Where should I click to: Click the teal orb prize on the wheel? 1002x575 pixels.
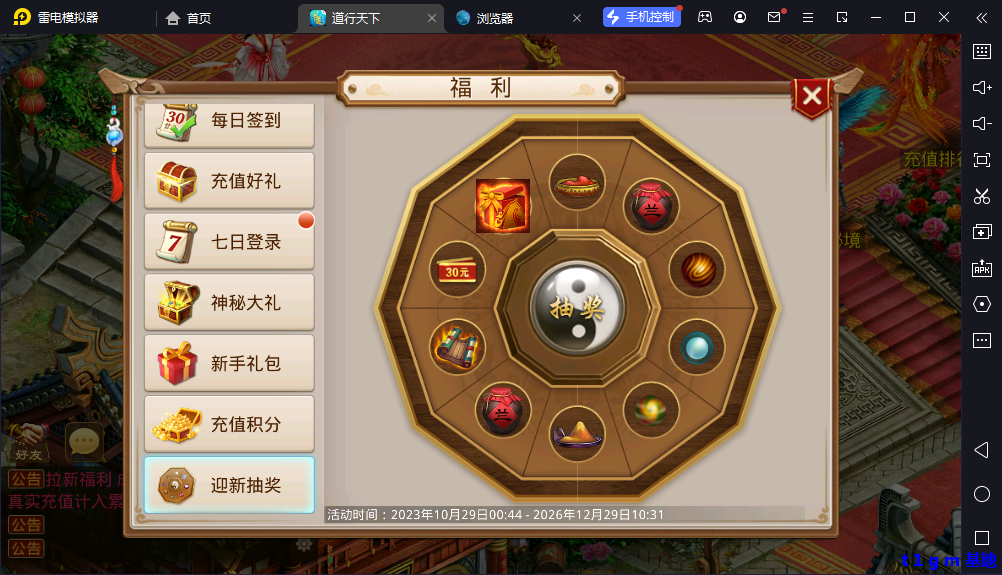coord(695,347)
